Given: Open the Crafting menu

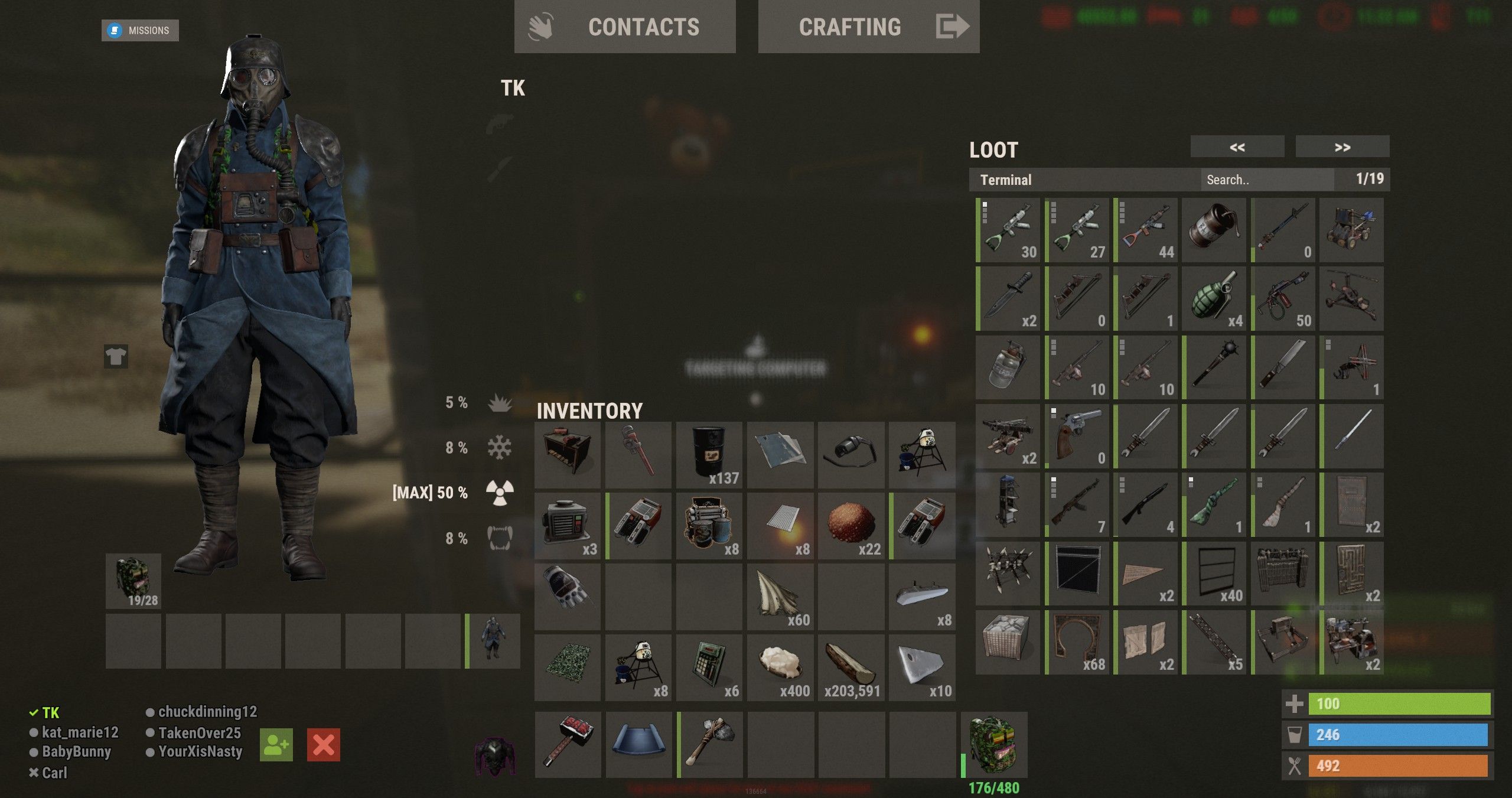Looking at the screenshot, I should pyautogui.click(x=868, y=27).
